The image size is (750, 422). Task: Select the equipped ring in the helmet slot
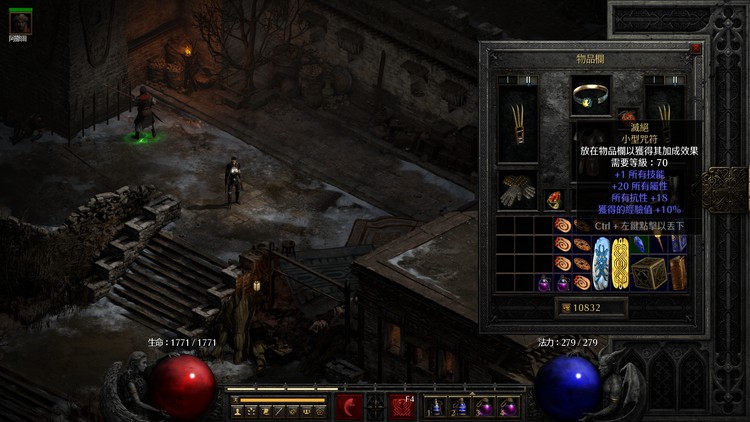tap(592, 97)
